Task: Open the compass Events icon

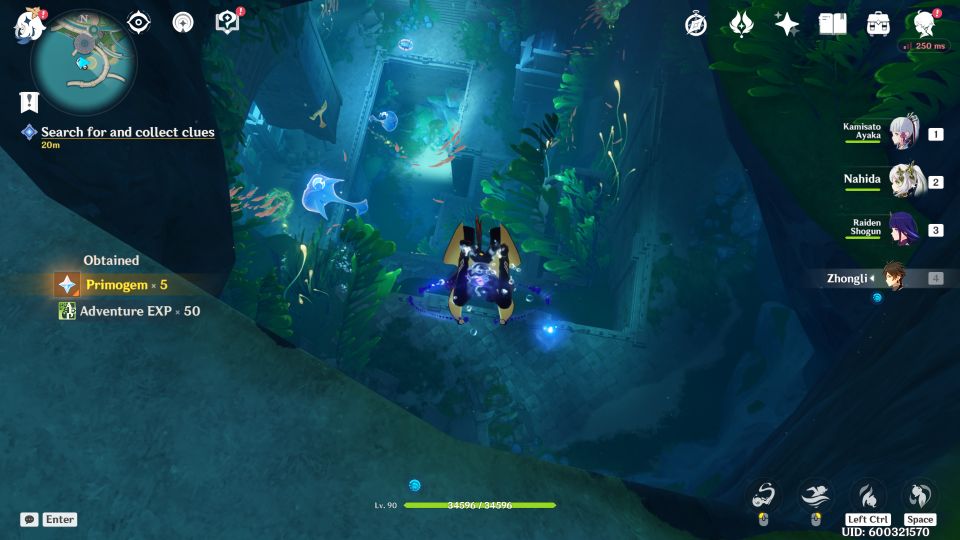Action: tap(696, 24)
